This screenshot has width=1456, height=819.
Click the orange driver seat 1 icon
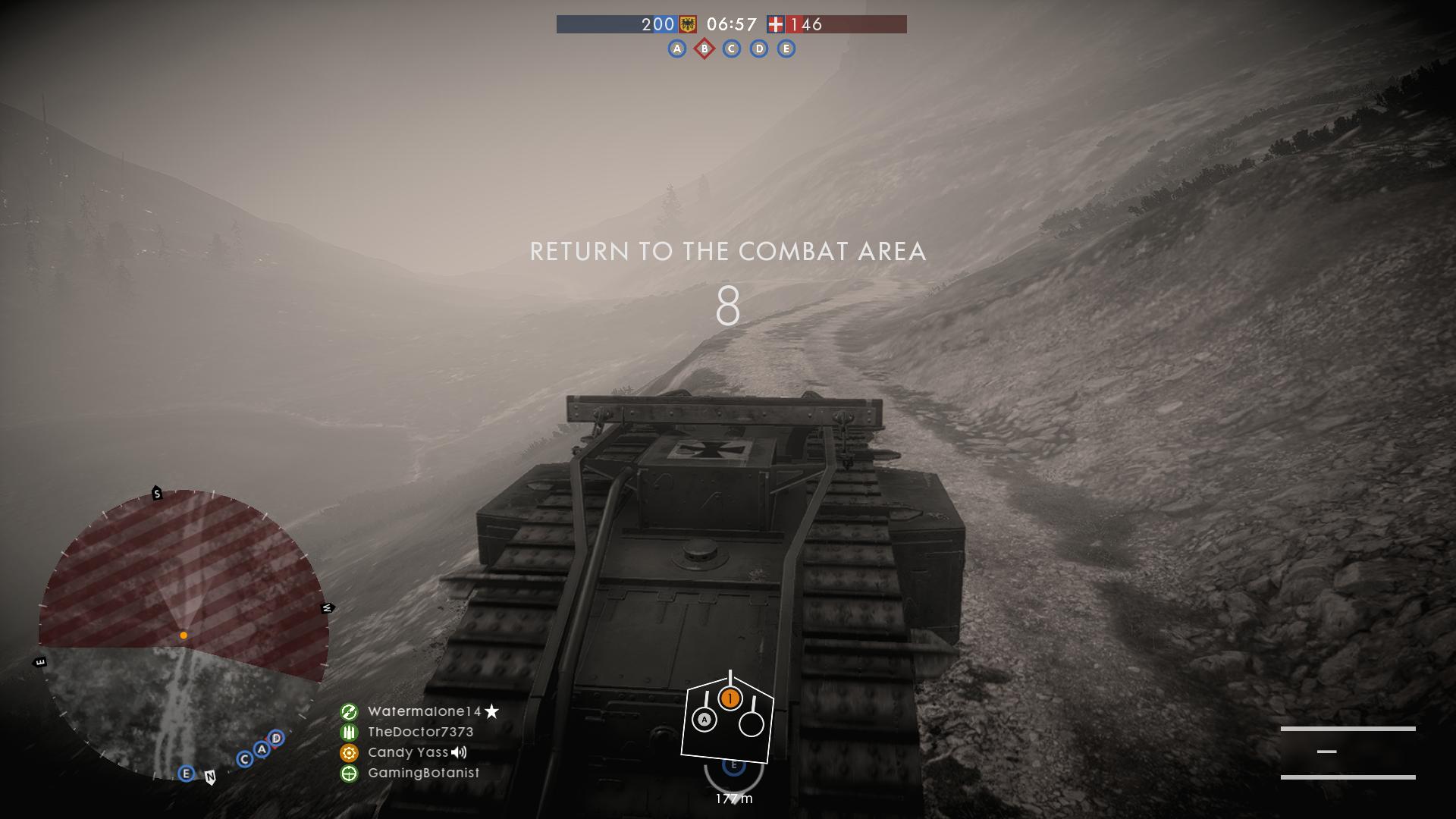730,698
